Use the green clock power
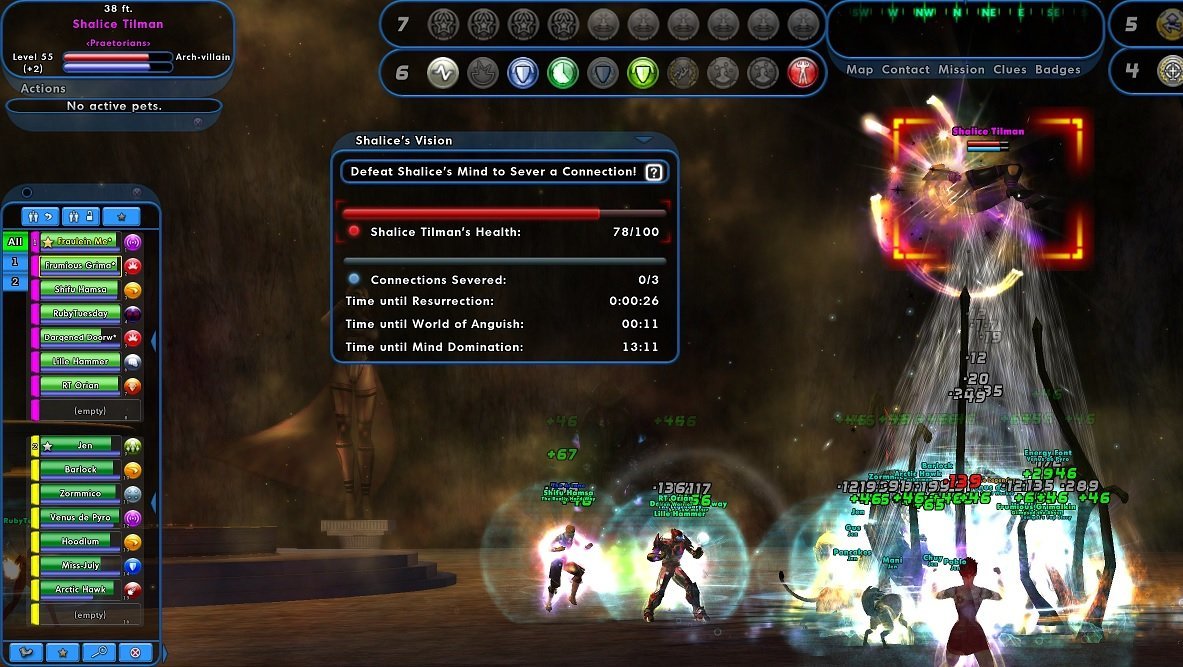 (563, 72)
